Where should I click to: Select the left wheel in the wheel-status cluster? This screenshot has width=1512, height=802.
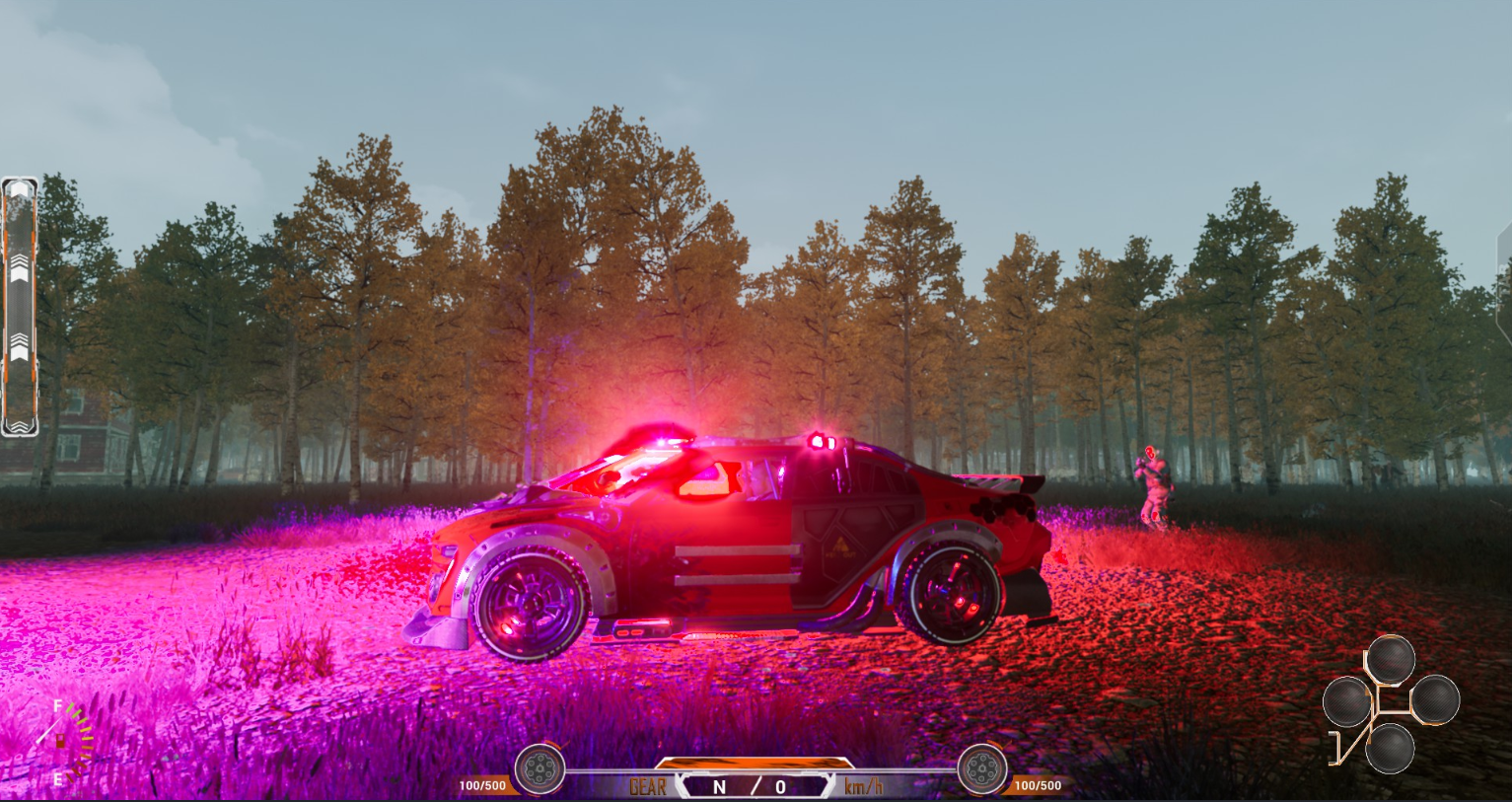1345,699
